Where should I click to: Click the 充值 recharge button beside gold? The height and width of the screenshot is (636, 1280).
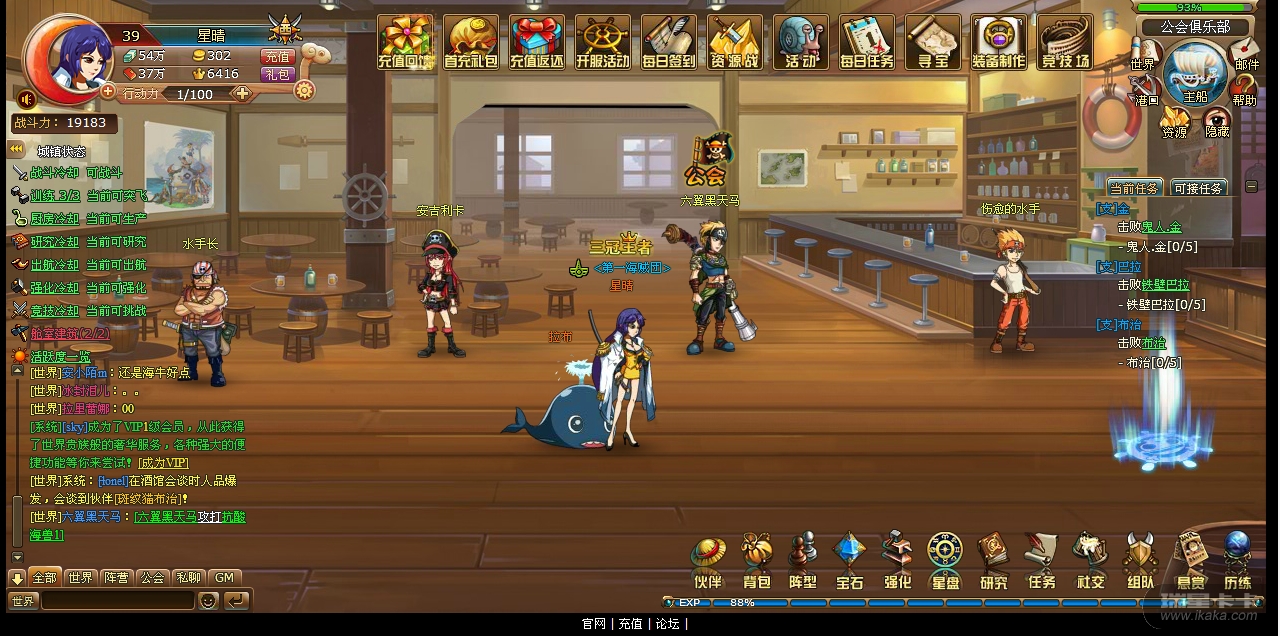(277, 56)
